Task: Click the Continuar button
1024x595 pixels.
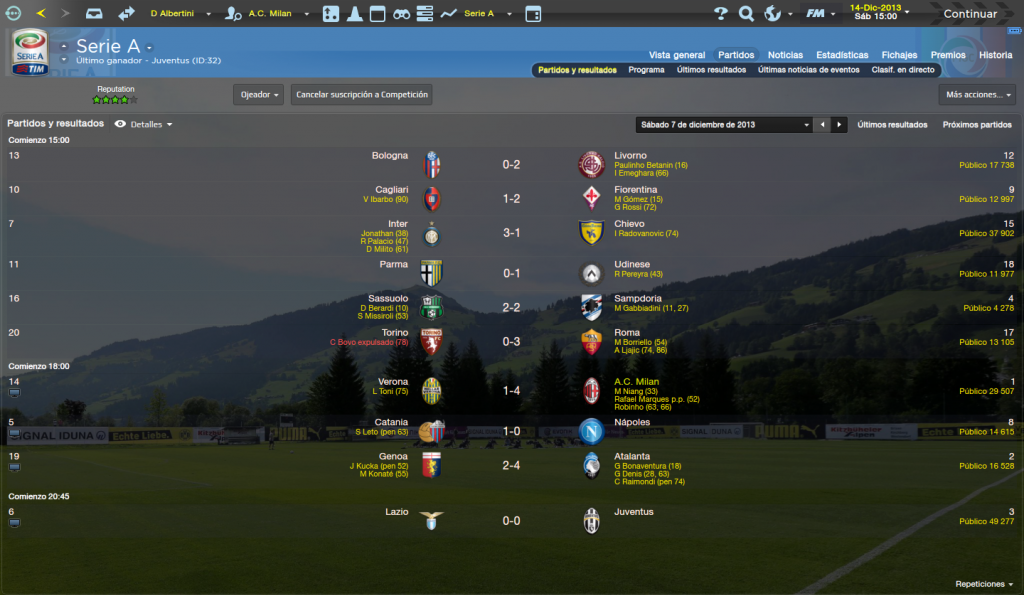Action: point(969,14)
